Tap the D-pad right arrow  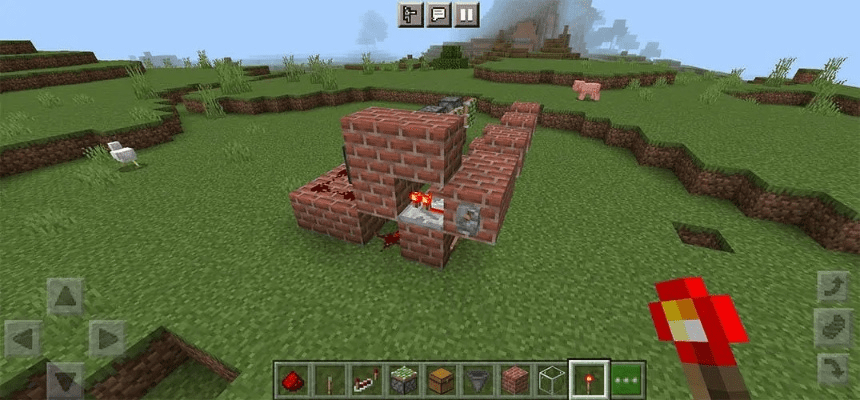pyautogui.click(x=106, y=338)
